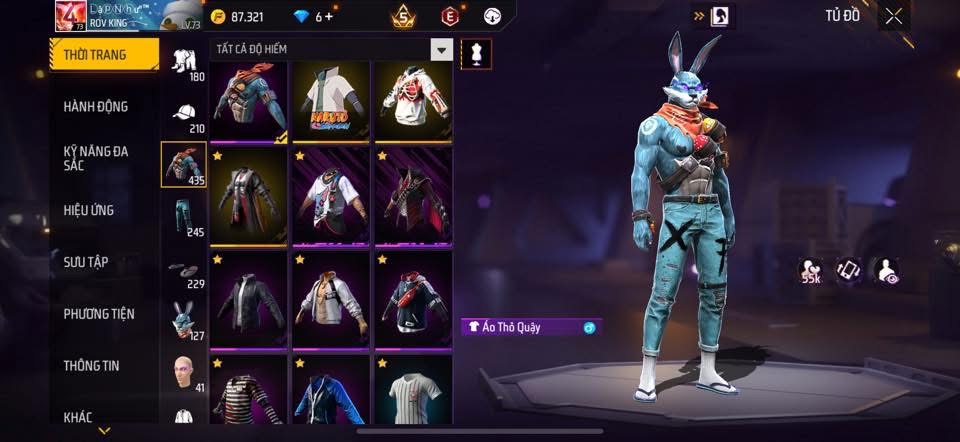Close the TỦ ĐỒ wardrobe screen

pos(894,15)
